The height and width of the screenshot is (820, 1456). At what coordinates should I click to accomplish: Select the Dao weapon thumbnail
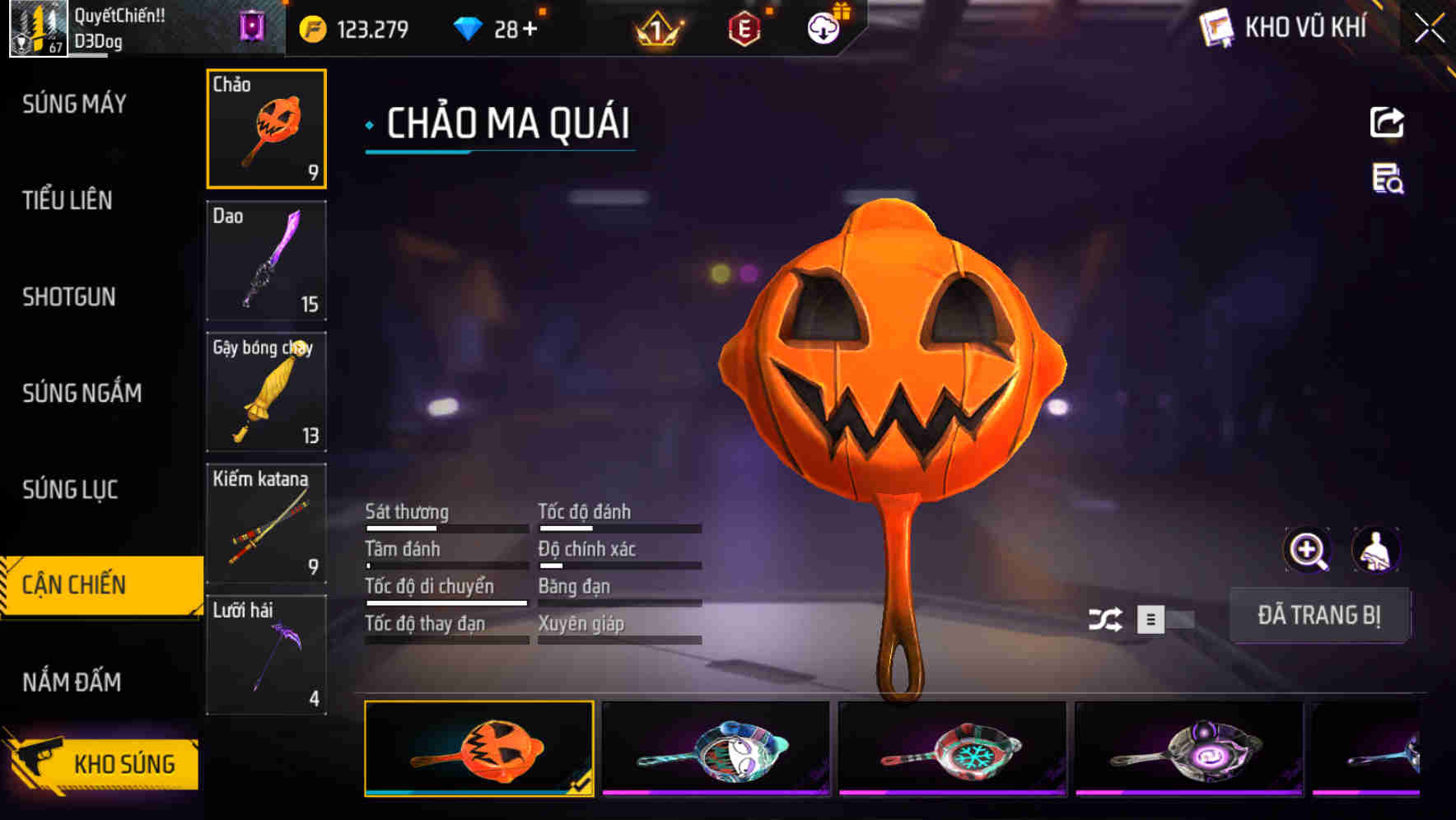[266, 261]
